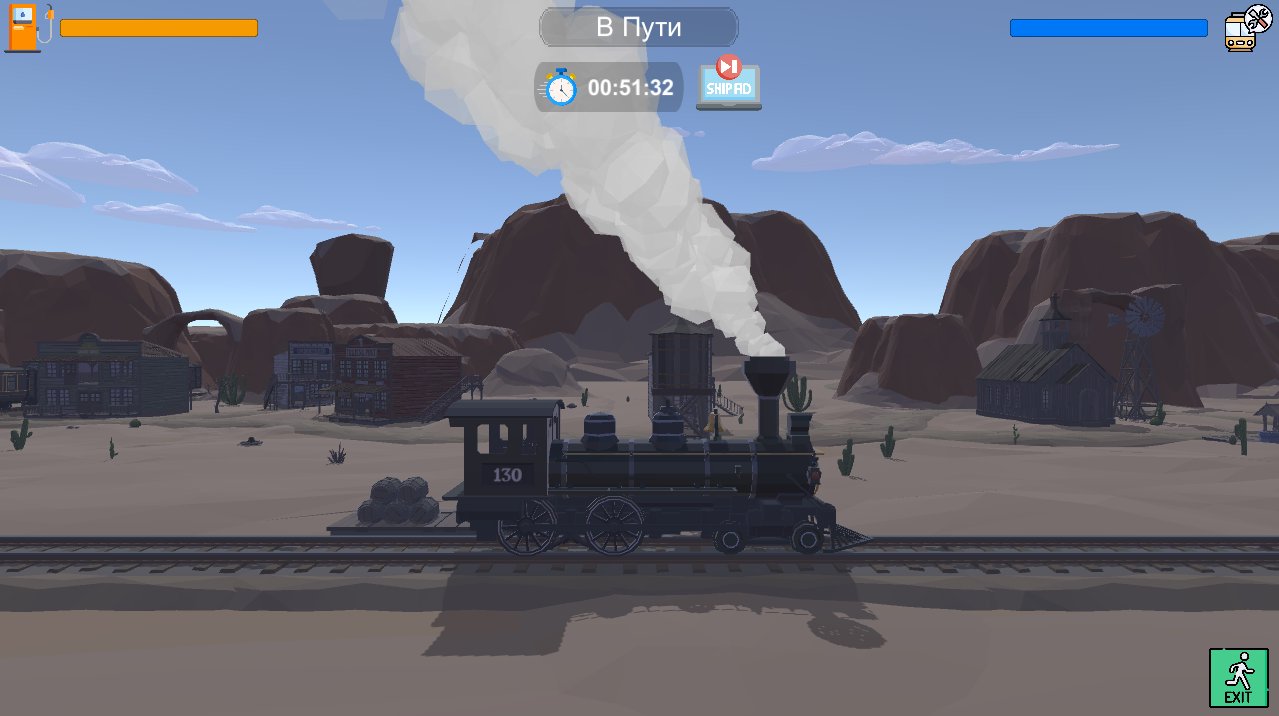Exit via the green EXIT button

coord(1238,677)
